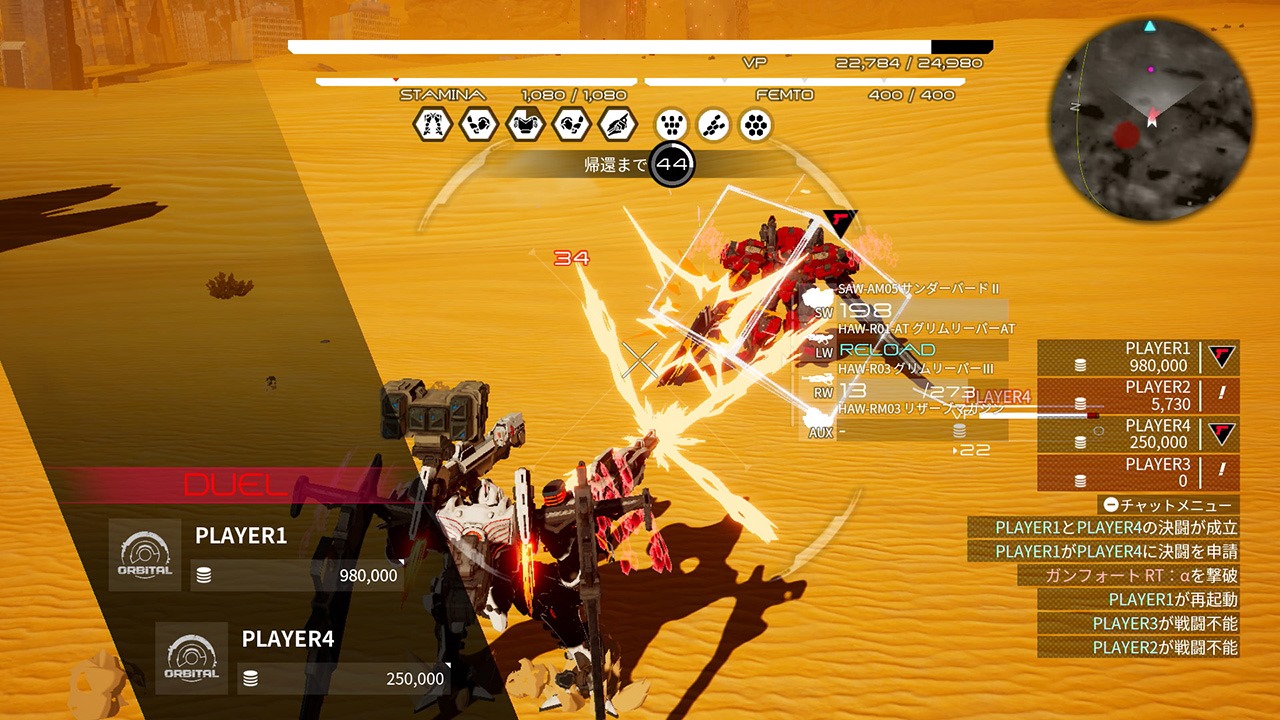Click PLAYER4's Orbital emblem in the duel panel
Viewport: 1280px width, 720px height.
pos(192,658)
